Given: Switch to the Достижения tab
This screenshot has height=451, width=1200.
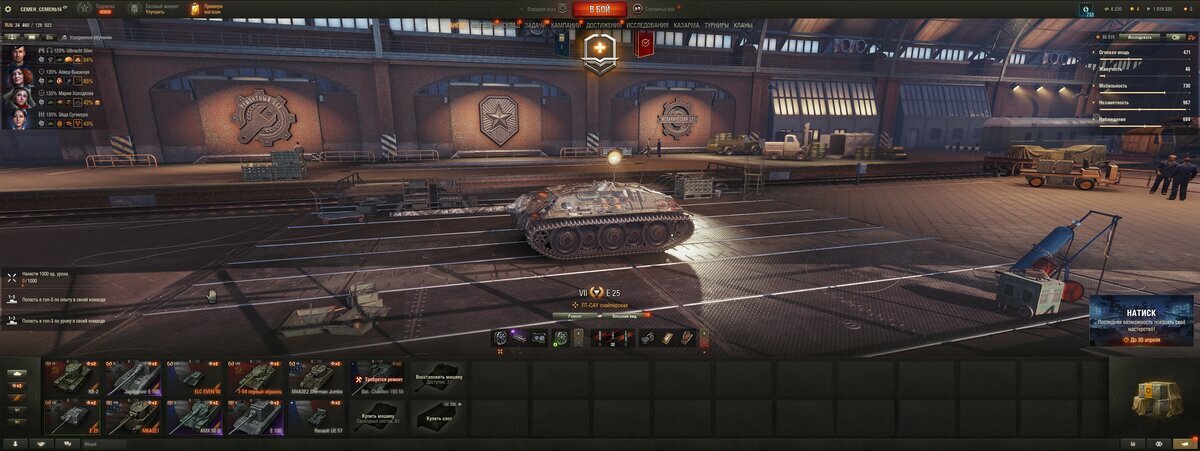Looking at the screenshot, I should pyautogui.click(x=603, y=24).
